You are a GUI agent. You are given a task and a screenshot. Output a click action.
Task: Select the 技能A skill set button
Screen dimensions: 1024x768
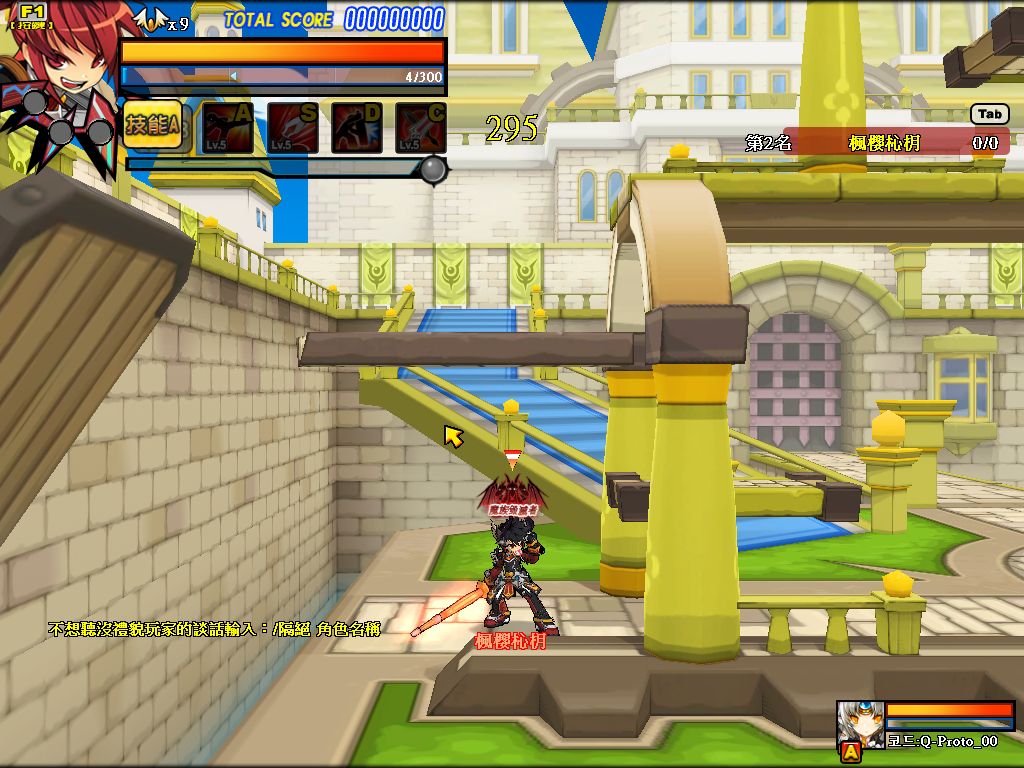coord(153,125)
